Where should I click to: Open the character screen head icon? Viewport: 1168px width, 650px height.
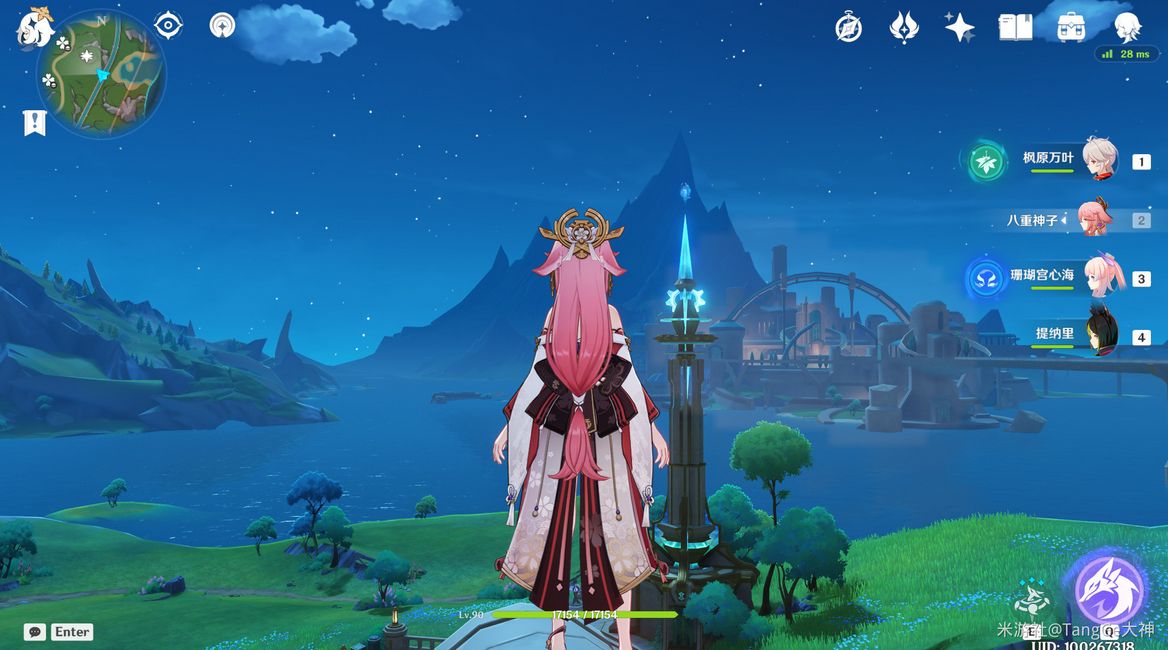(1128, 27)
